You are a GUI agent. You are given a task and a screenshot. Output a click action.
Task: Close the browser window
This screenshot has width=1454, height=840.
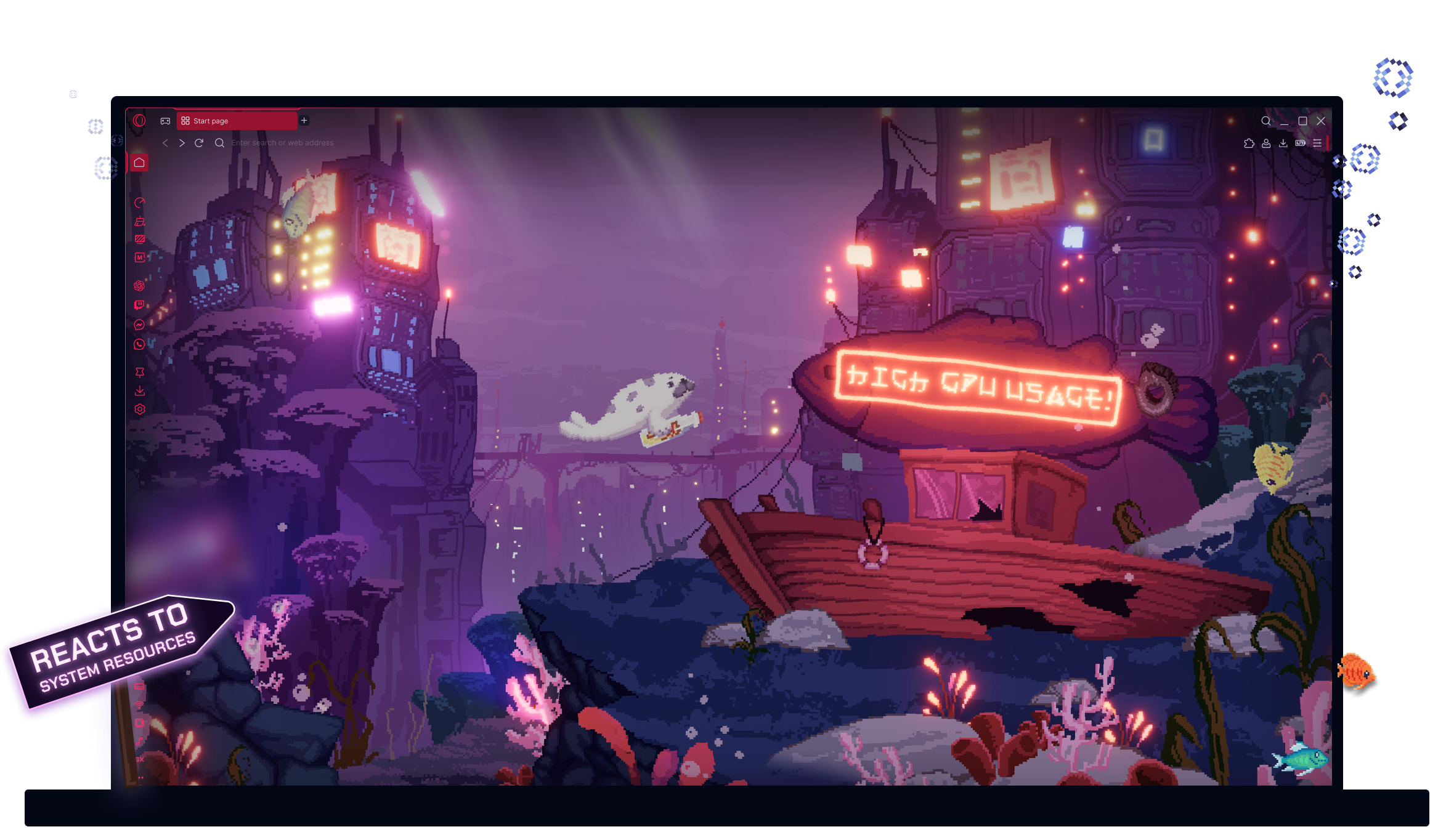coord(1321,121)
